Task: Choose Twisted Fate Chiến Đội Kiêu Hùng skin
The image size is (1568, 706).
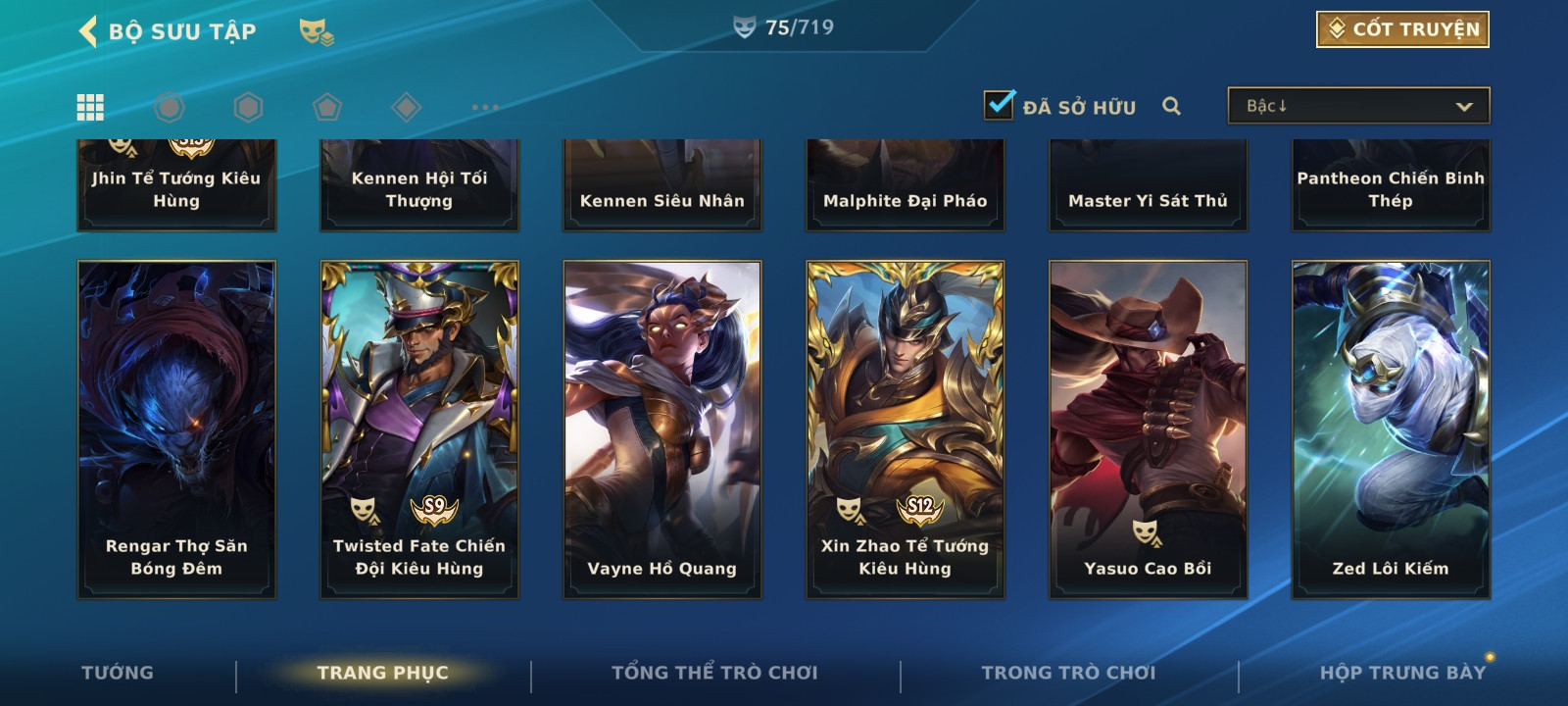Action: [x=419, y=429]
